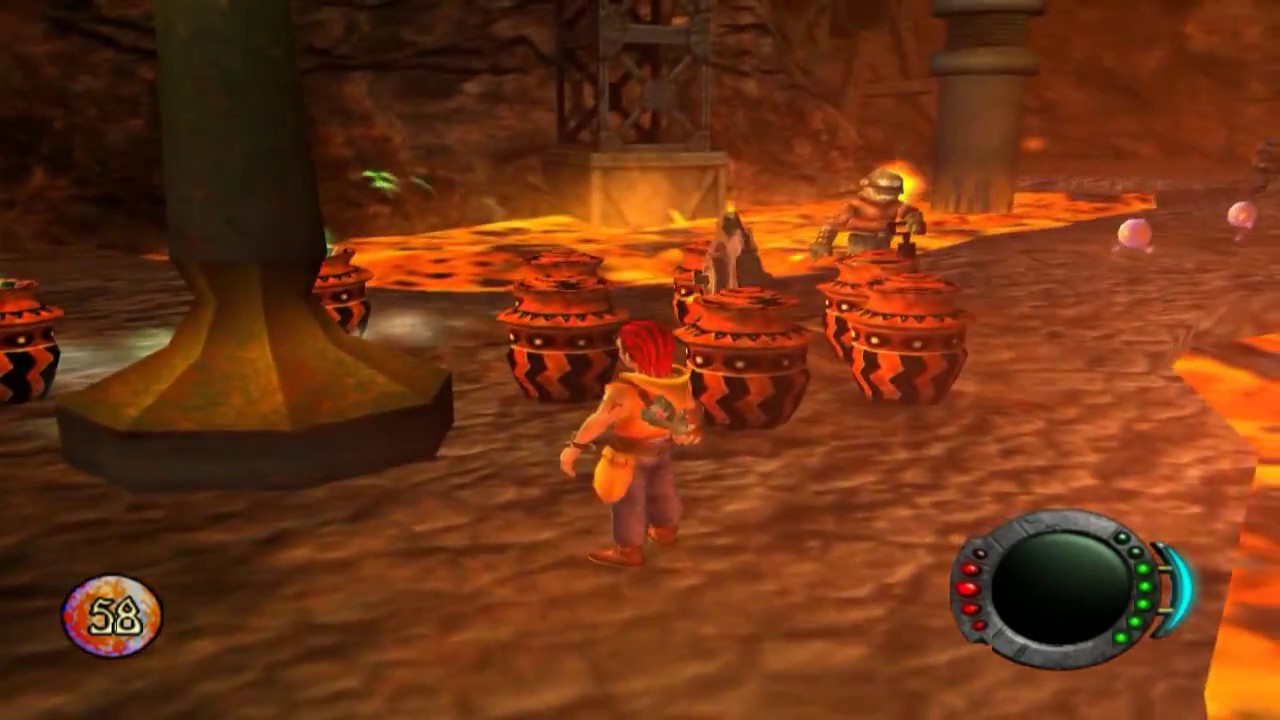Toggle the dim green light atop the gauge
The image size is (1280, 720).
[x=1134, y=551]
